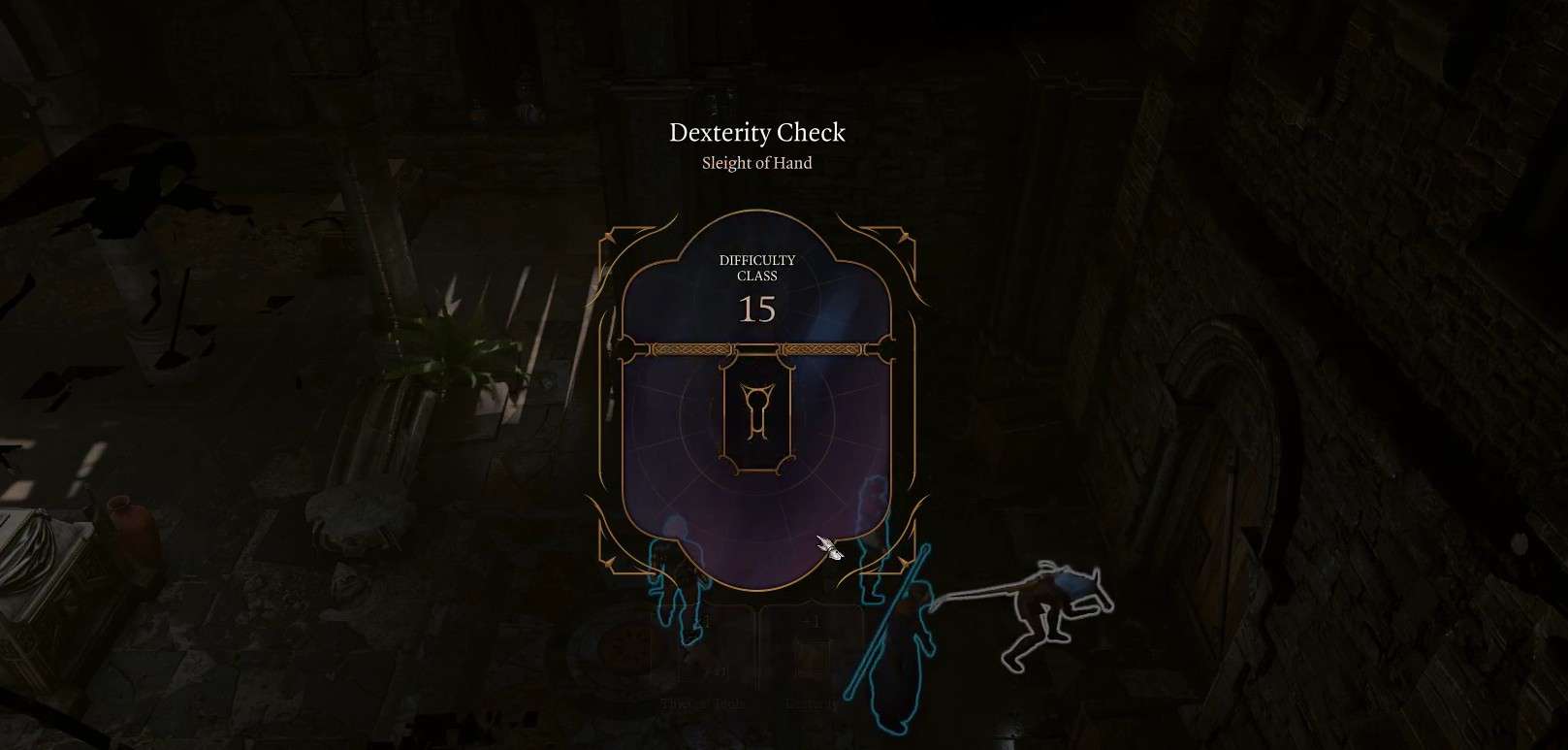1568x750 pixels.
Task: Click the Dexterity Check header
Action: point(757,133)
